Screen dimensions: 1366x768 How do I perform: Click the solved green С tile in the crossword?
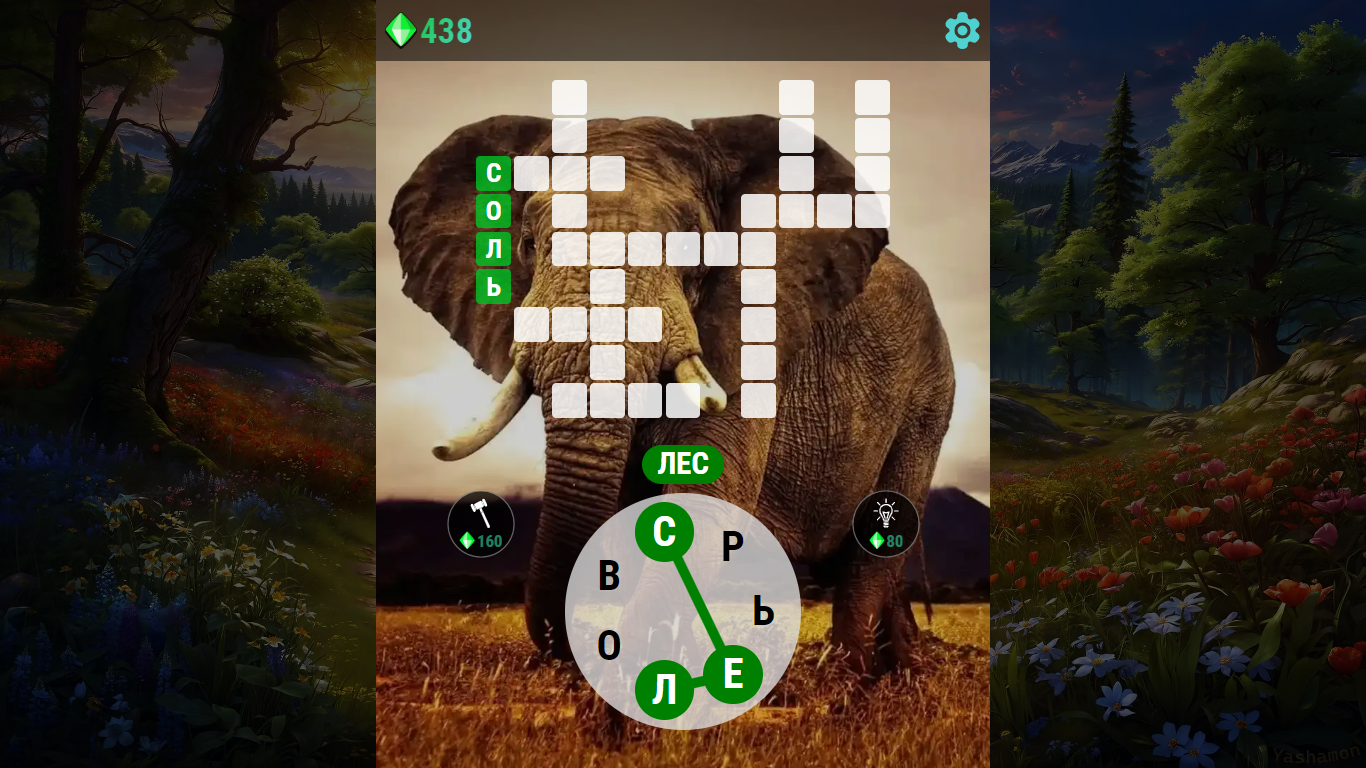pyautogui.click(x=494, y=173)
